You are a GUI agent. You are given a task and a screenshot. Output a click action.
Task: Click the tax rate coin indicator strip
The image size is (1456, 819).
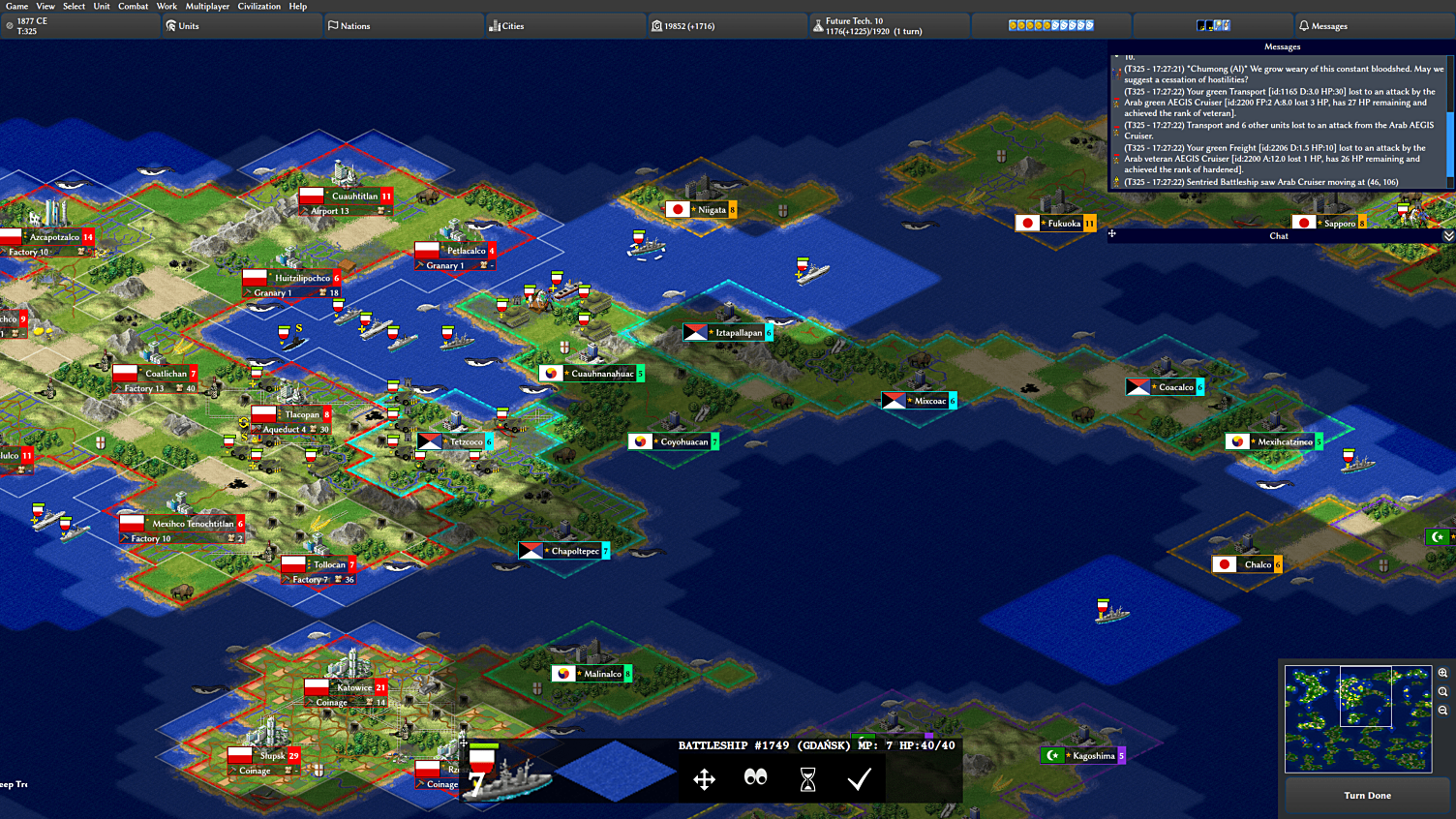(1050, 25)
